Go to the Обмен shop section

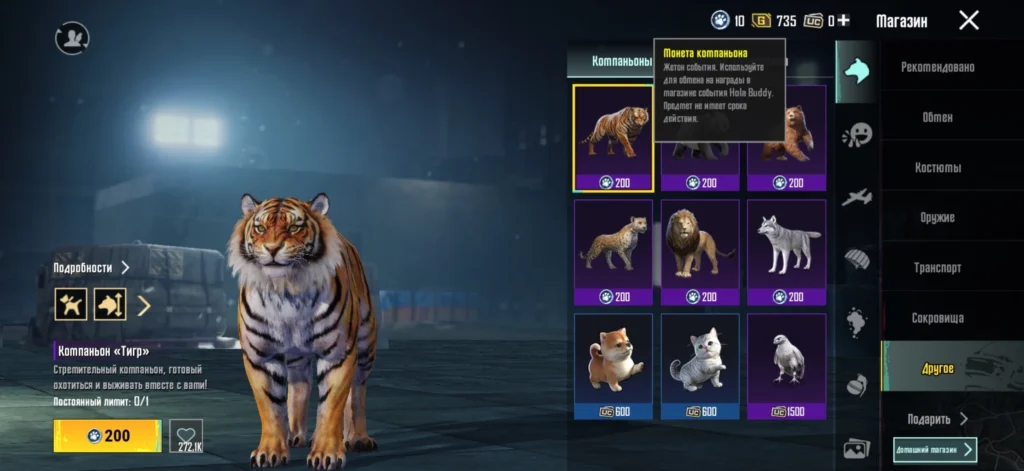click(937, 117)
